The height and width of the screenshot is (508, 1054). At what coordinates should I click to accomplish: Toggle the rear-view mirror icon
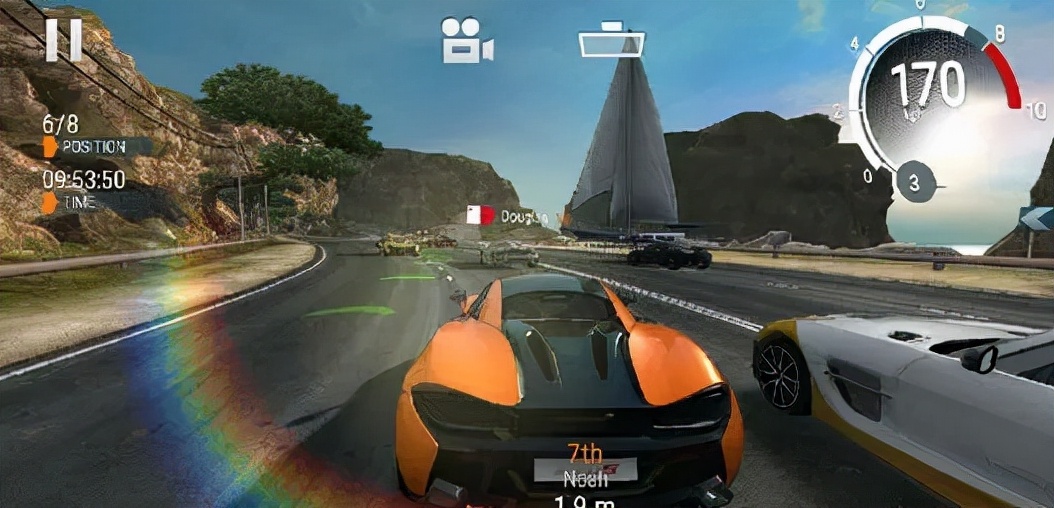pyautogui.click(x=611, y=43)
